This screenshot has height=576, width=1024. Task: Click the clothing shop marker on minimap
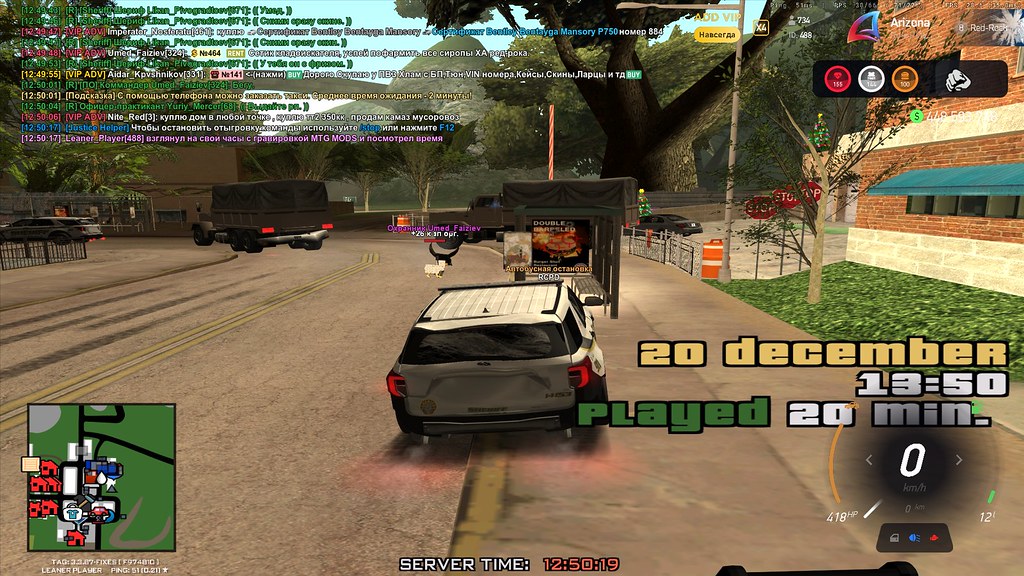point(73,514)
